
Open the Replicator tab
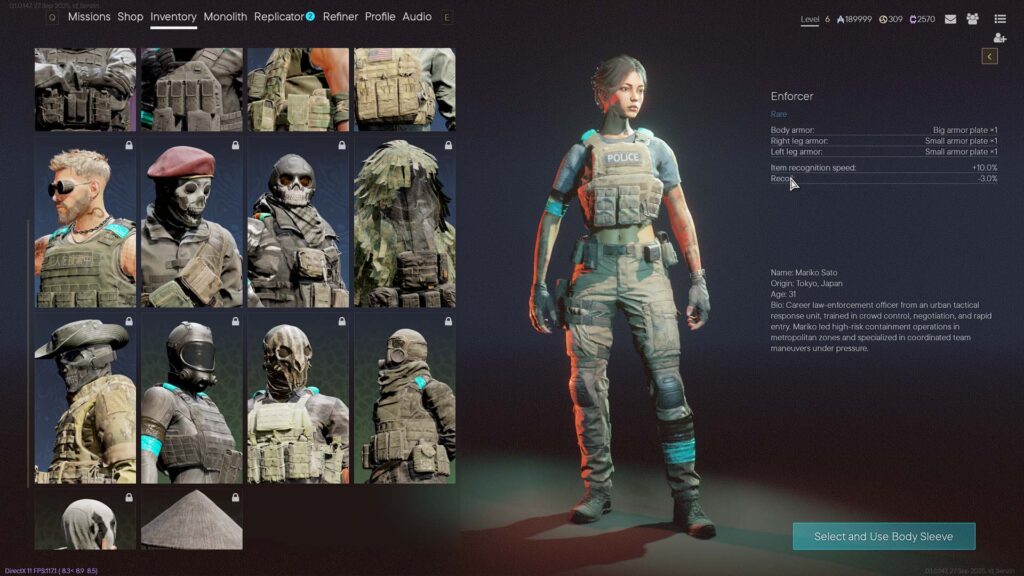click(x=279, y=17)
